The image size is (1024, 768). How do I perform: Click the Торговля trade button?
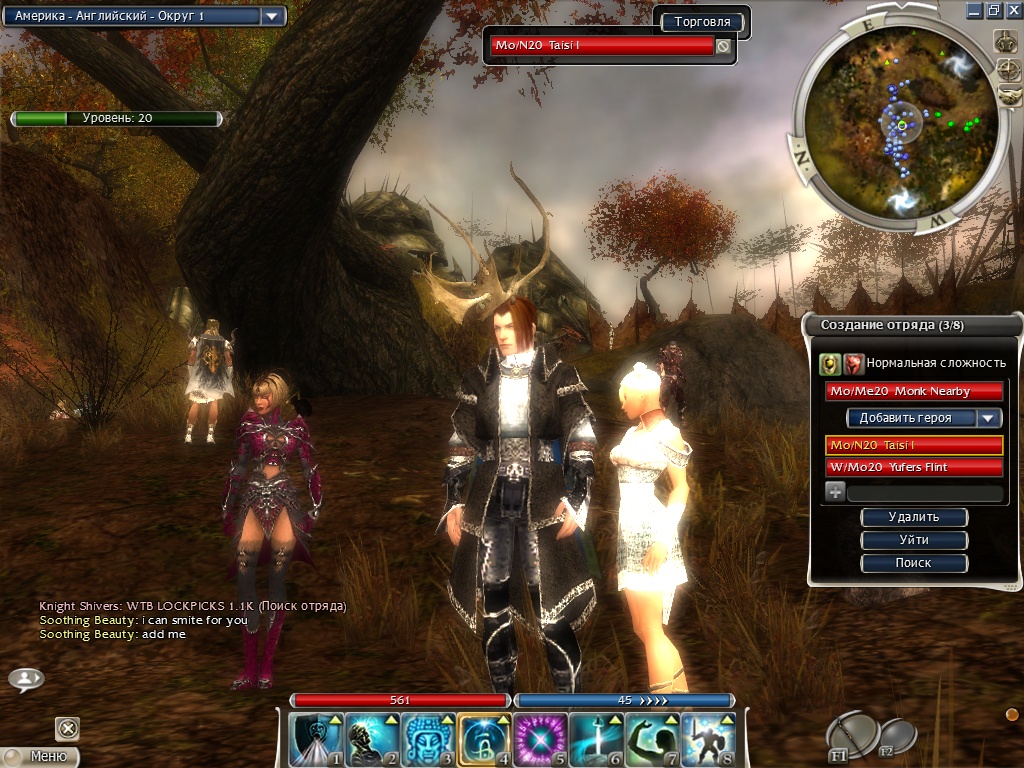(x=702, y=22)
